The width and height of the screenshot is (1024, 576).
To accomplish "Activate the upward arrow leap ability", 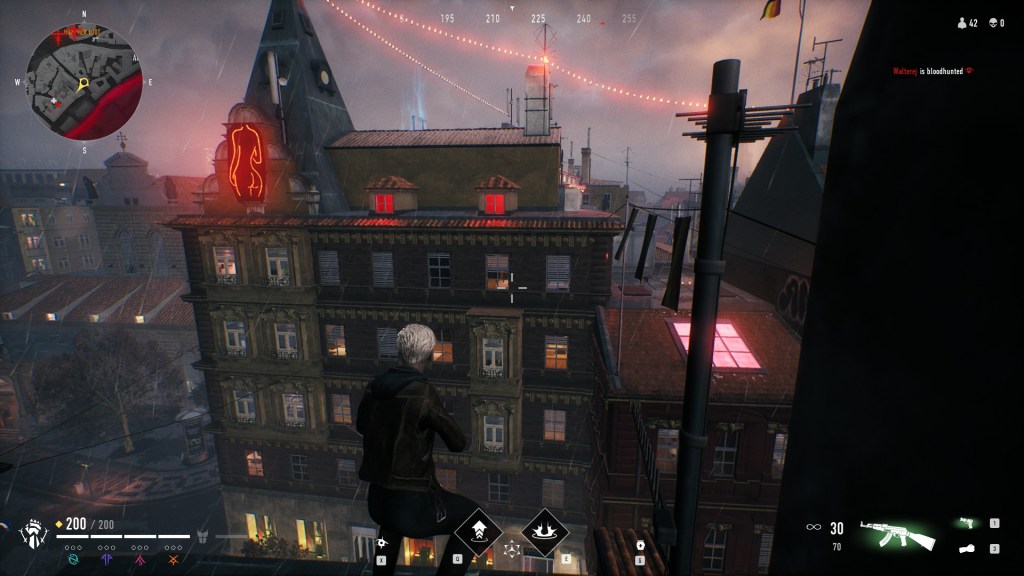I will (x=478, y=532).
